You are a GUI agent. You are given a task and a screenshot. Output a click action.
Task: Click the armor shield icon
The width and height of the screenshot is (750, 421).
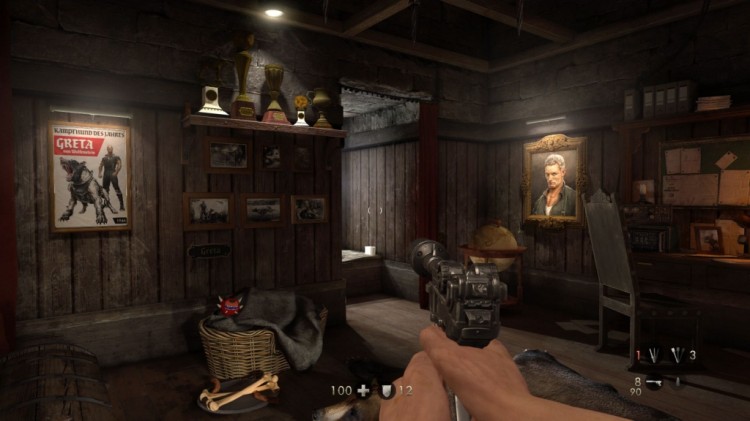(387, 390)
